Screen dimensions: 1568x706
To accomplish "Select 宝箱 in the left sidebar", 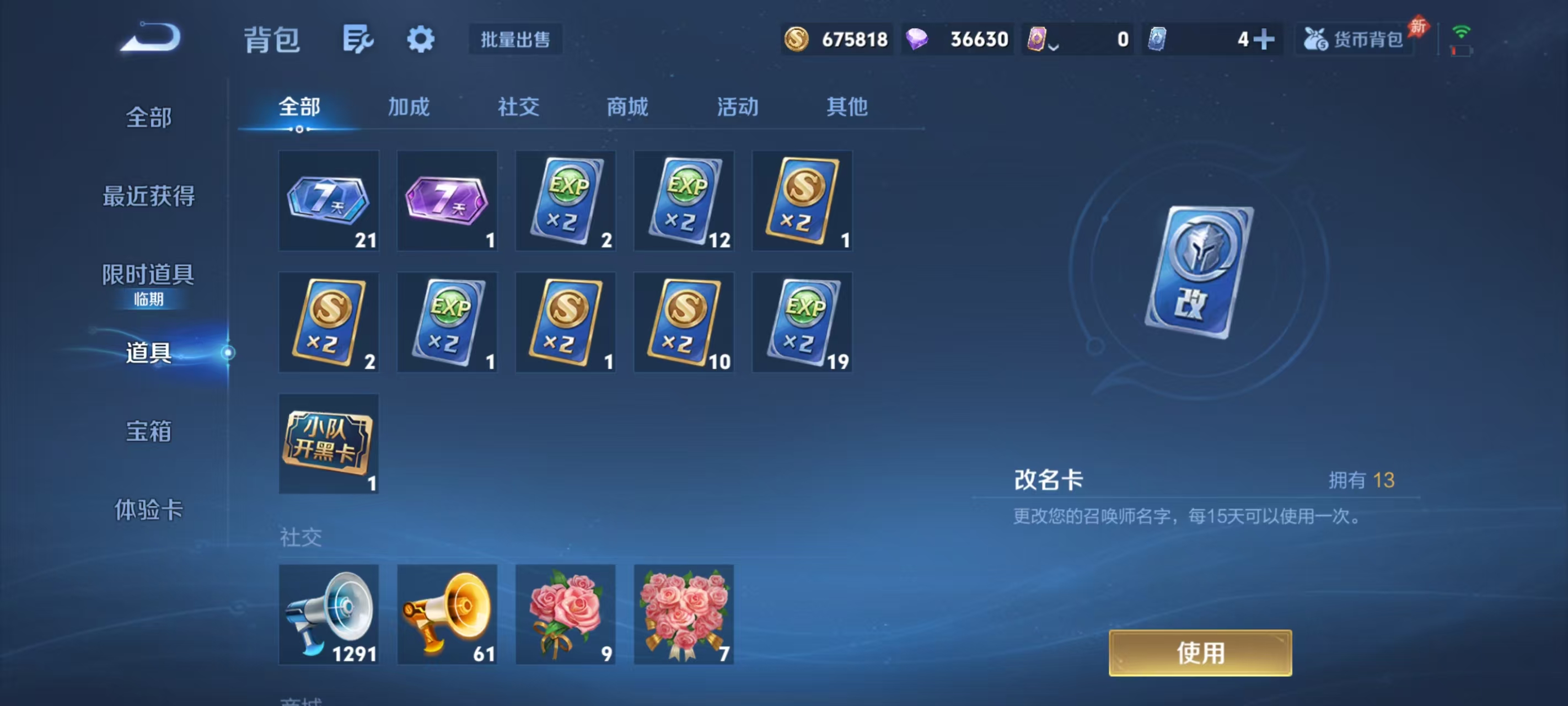I will pyautogui.click(x=148, y=431).
